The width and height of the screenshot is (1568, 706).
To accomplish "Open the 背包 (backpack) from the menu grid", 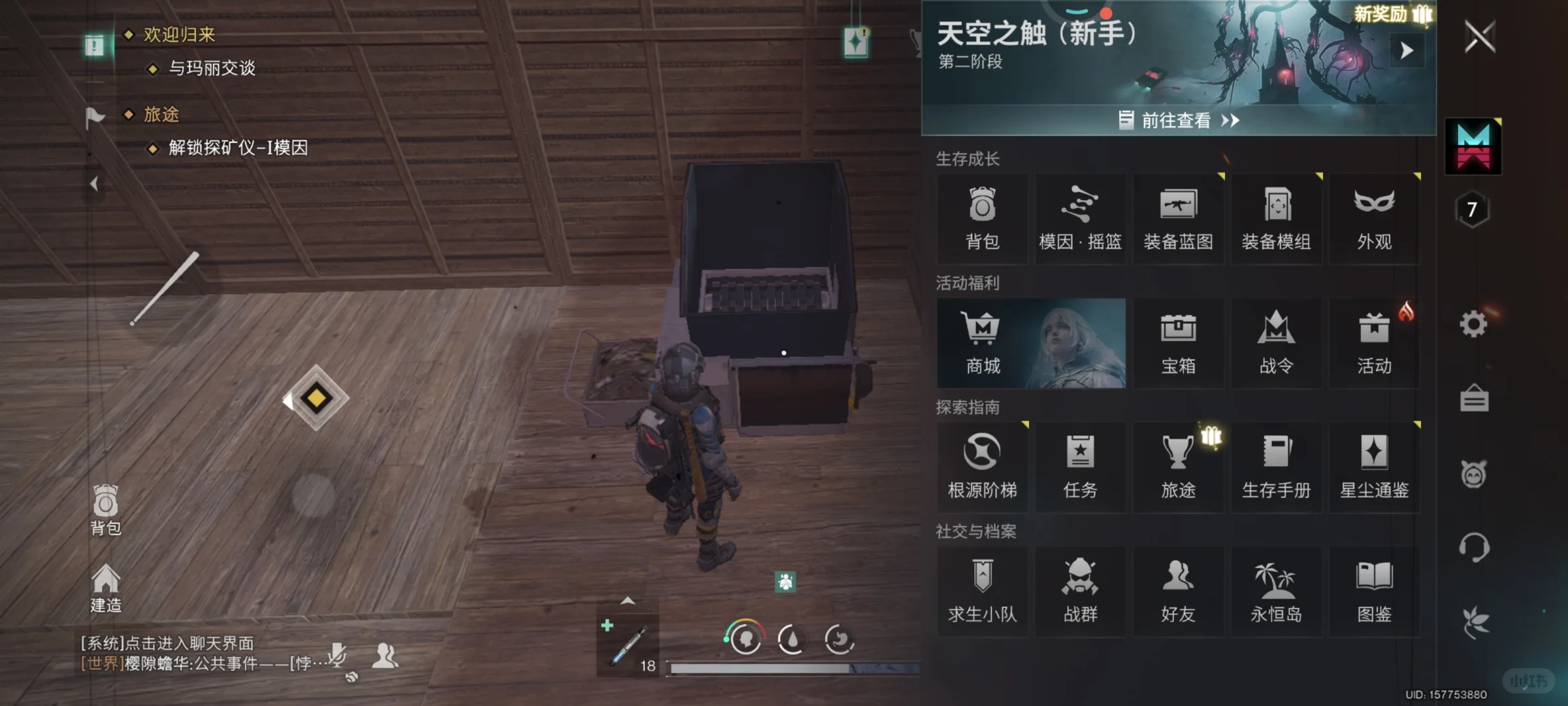I will [x=982, y=216].
